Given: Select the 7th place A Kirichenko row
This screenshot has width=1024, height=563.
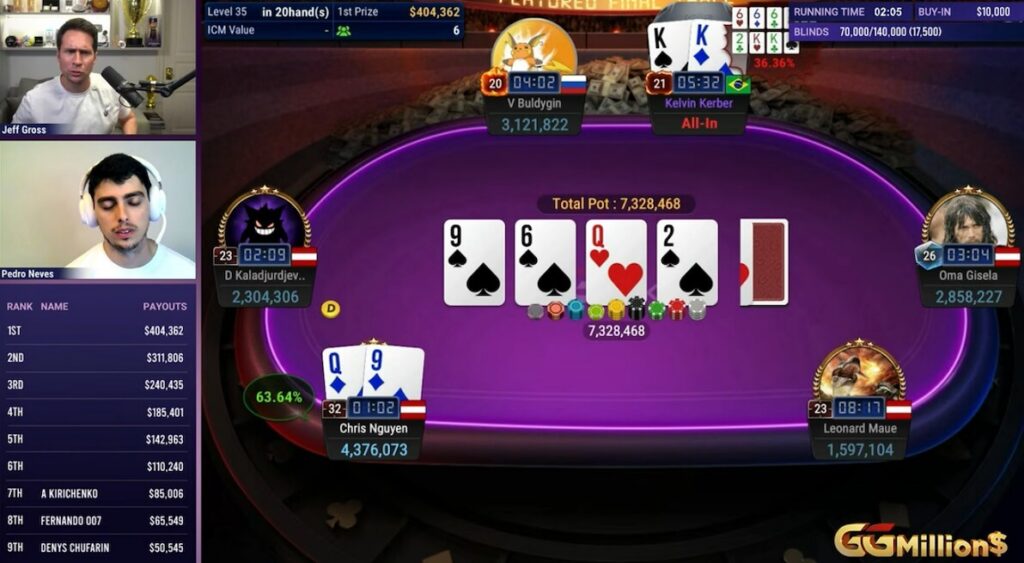Looking at the screenshot, I should tap(98, 493).
